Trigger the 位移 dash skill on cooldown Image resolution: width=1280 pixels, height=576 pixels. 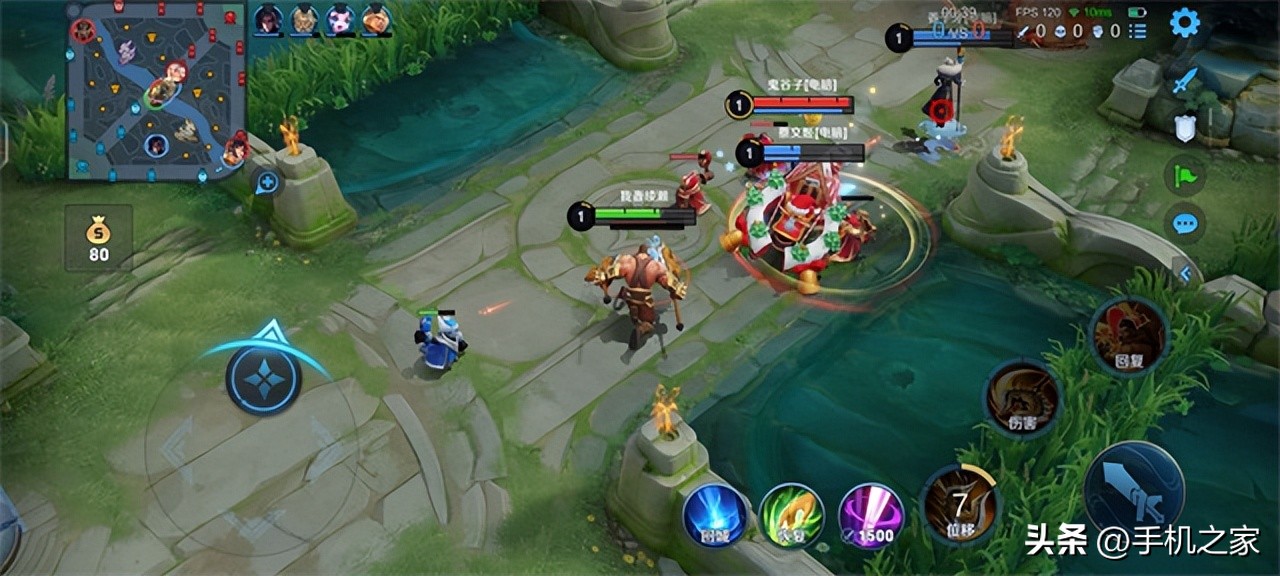pyautogui.click(x=960, y=506)
